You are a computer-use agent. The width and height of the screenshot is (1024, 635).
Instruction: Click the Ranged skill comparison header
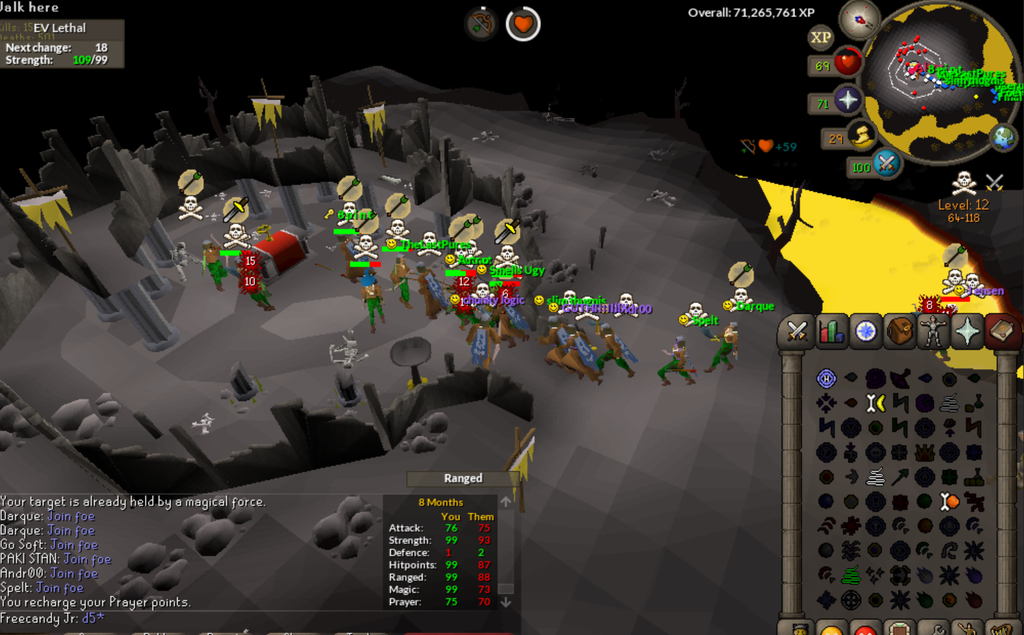(x=463, y=478)
